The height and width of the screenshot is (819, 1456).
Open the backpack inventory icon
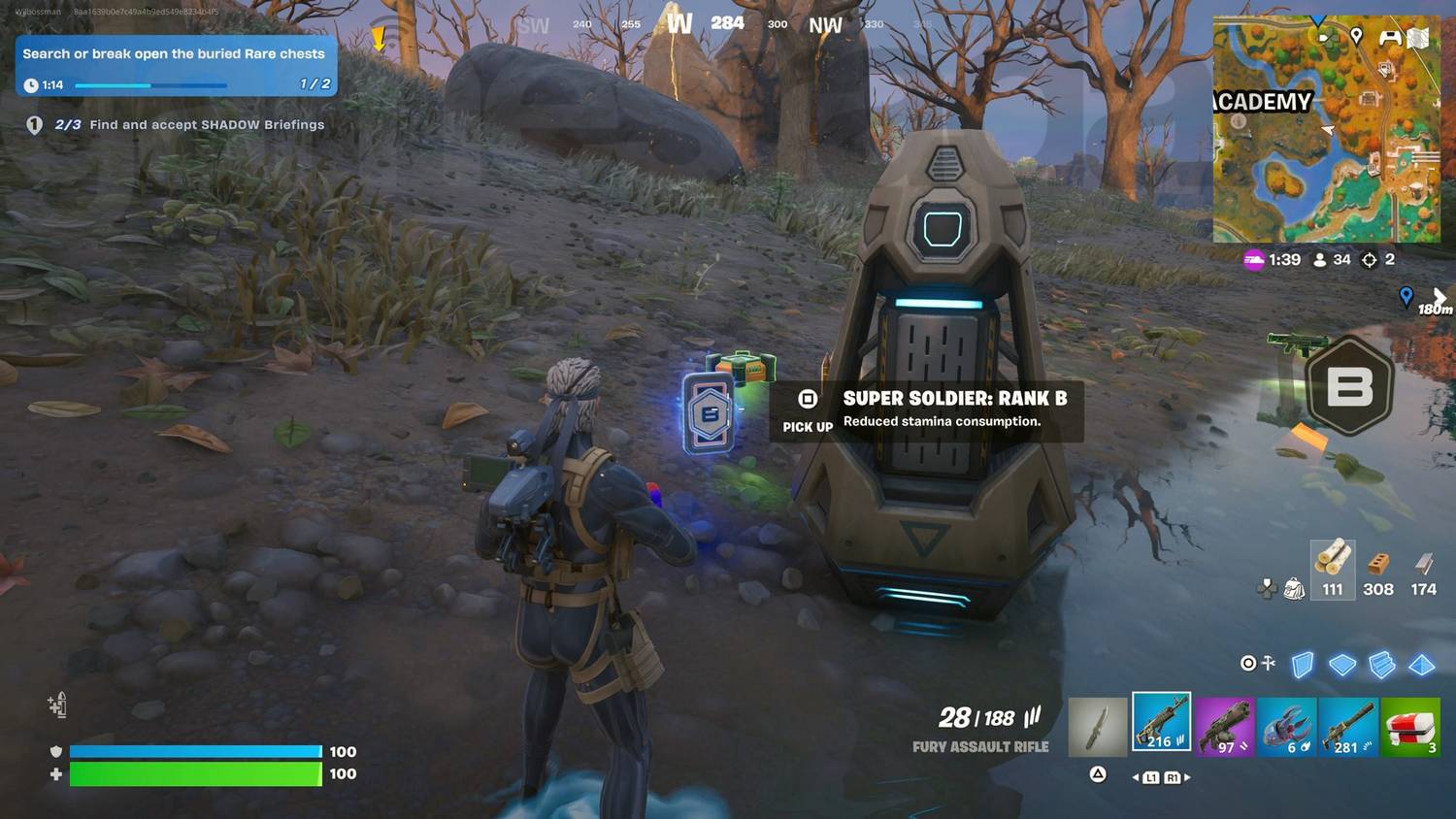coord(1294,588)
